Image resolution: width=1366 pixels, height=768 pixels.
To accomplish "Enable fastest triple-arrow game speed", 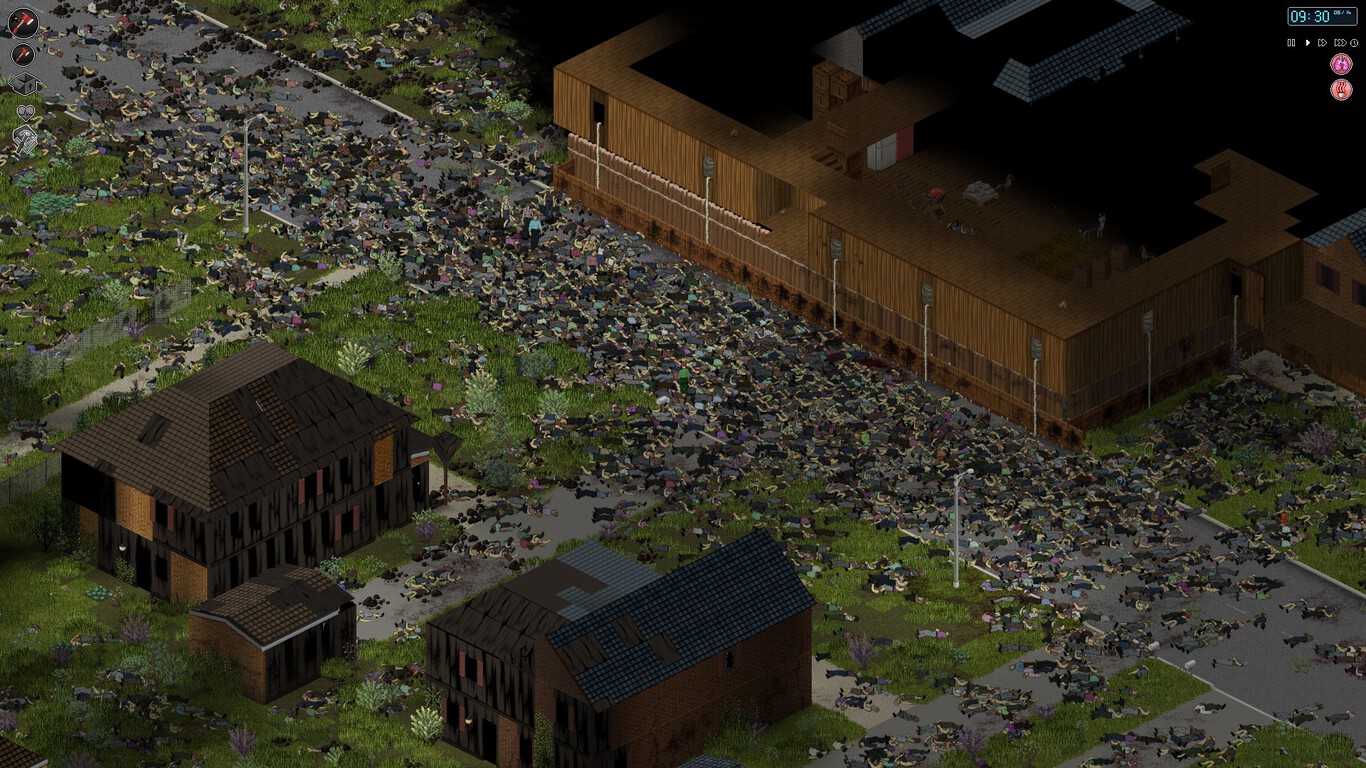I will click(x=1341, y=42).
